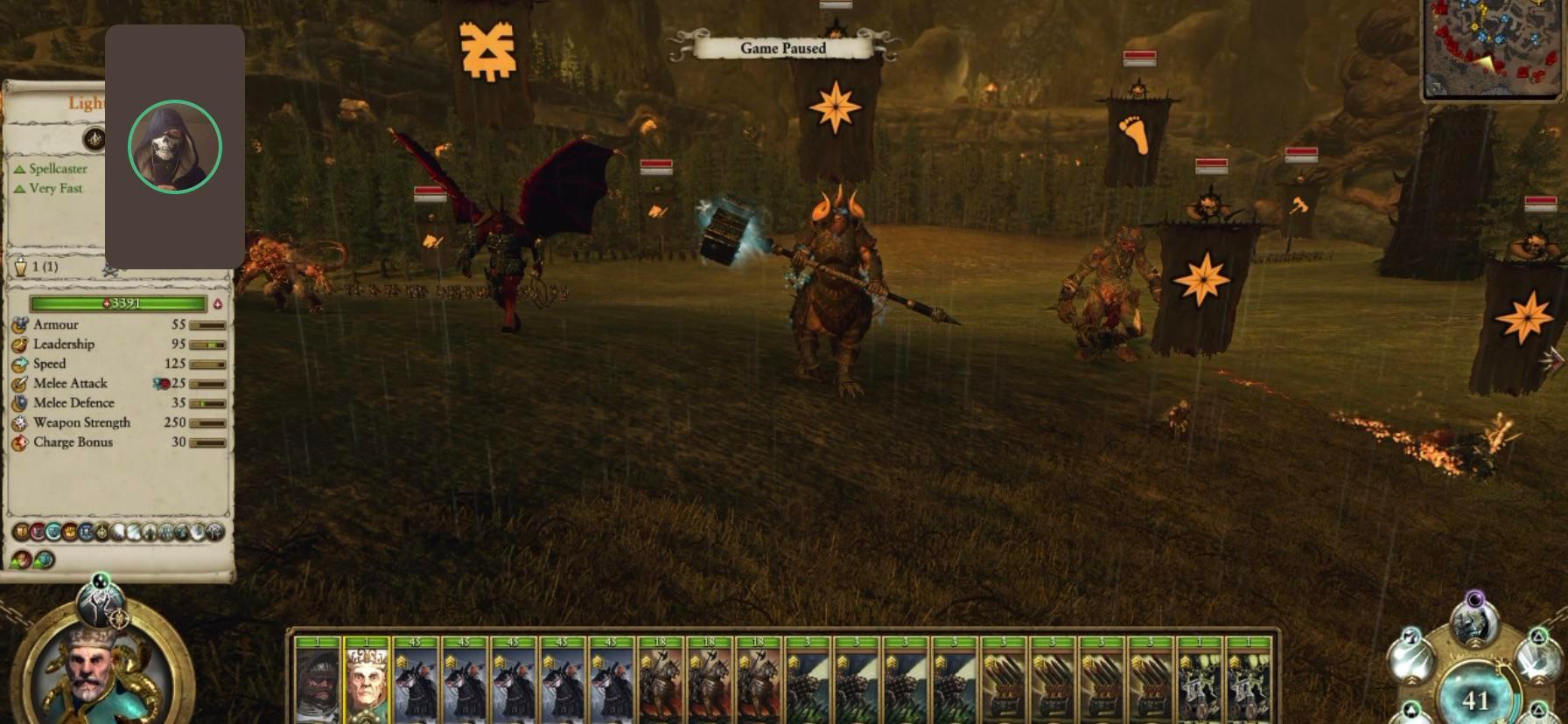Click the Weapon Strength cog icon
1568x724 pixels.
pos(20,422)
